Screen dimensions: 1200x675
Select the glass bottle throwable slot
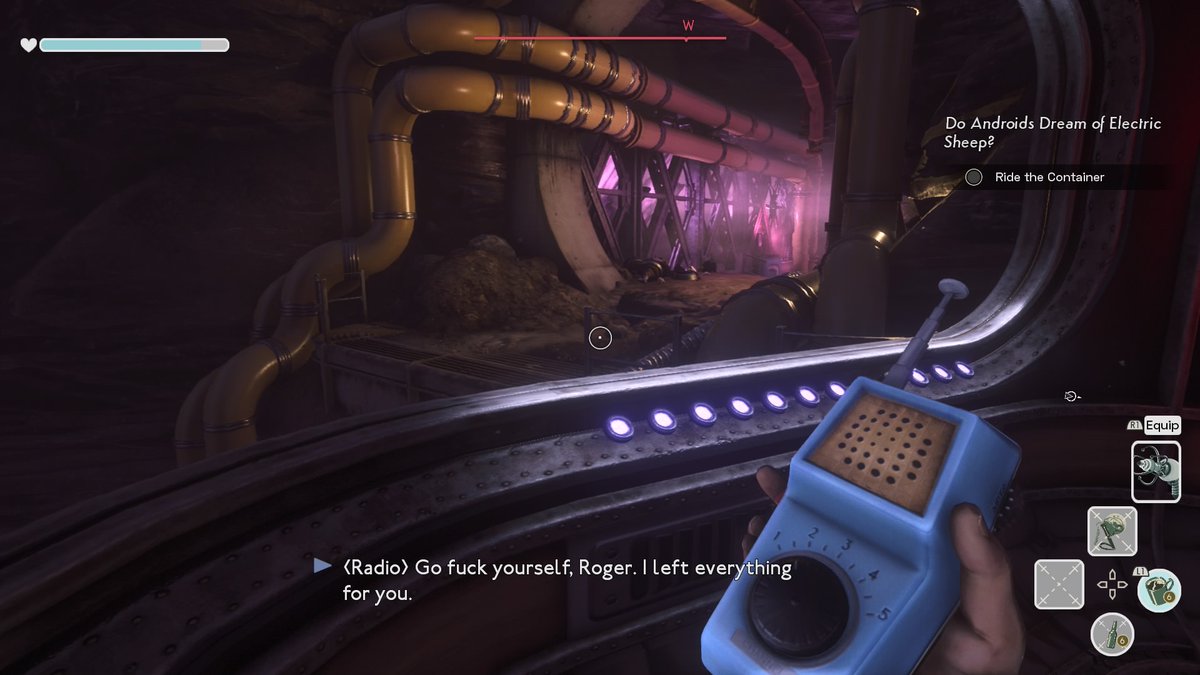tap(1111, 634)
